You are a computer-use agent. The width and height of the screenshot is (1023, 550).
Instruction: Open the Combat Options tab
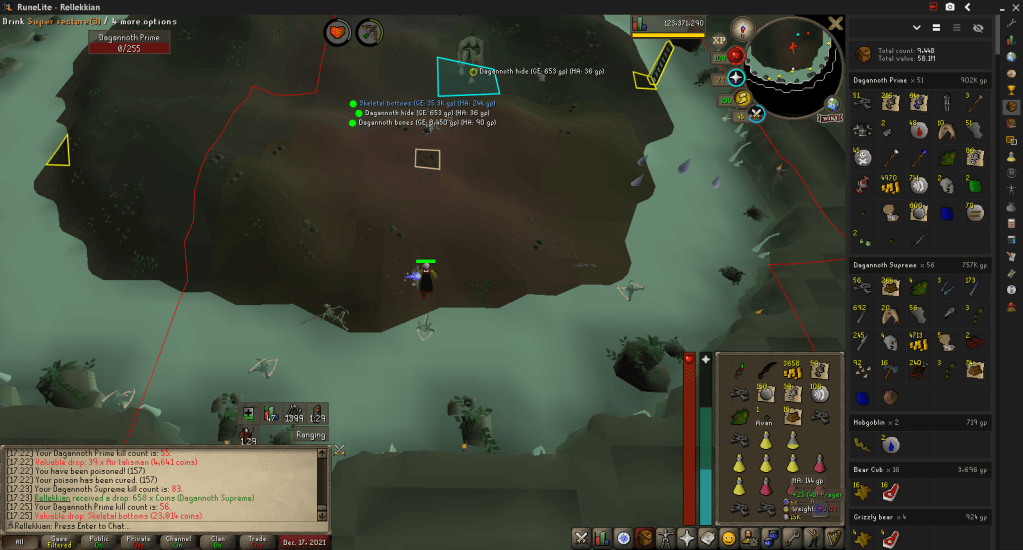click(x=582, y=538)
